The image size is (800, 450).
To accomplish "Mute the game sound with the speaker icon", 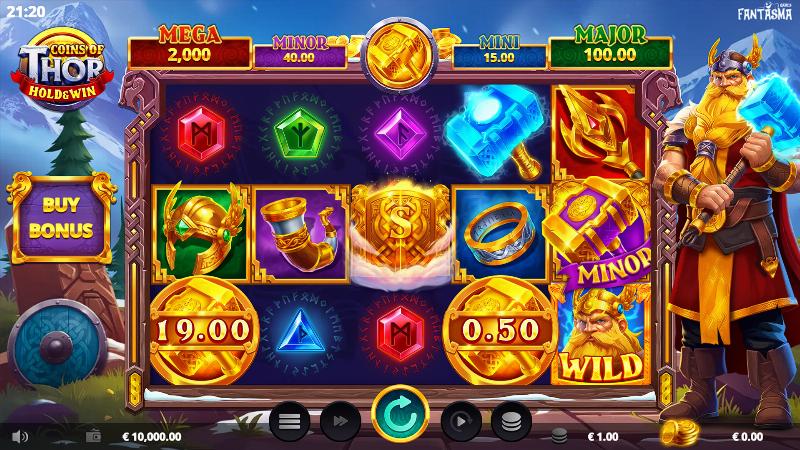I will coord(20,436).
